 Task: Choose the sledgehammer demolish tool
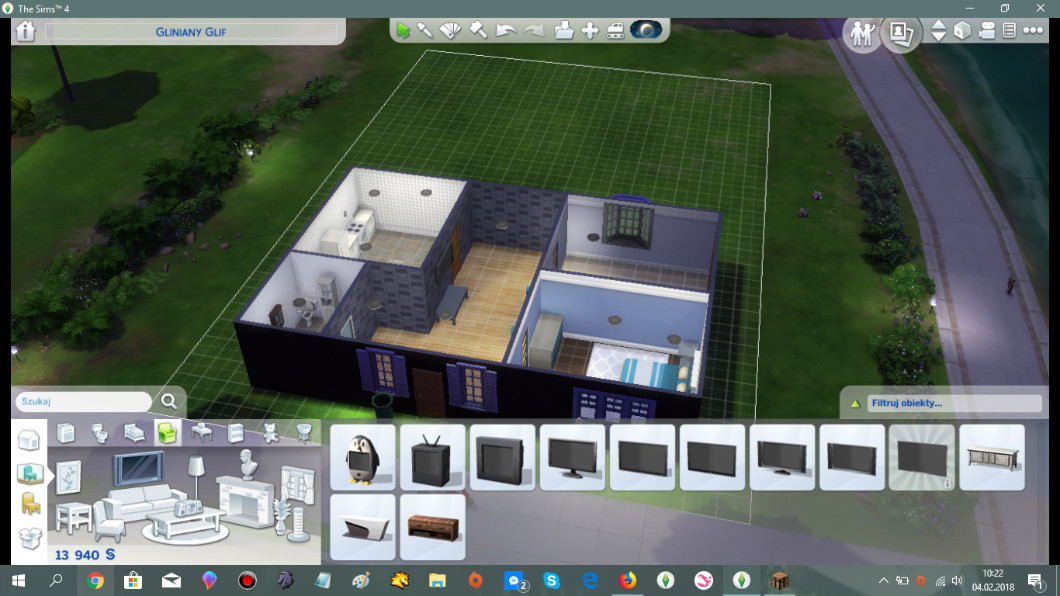pos(478,30)
